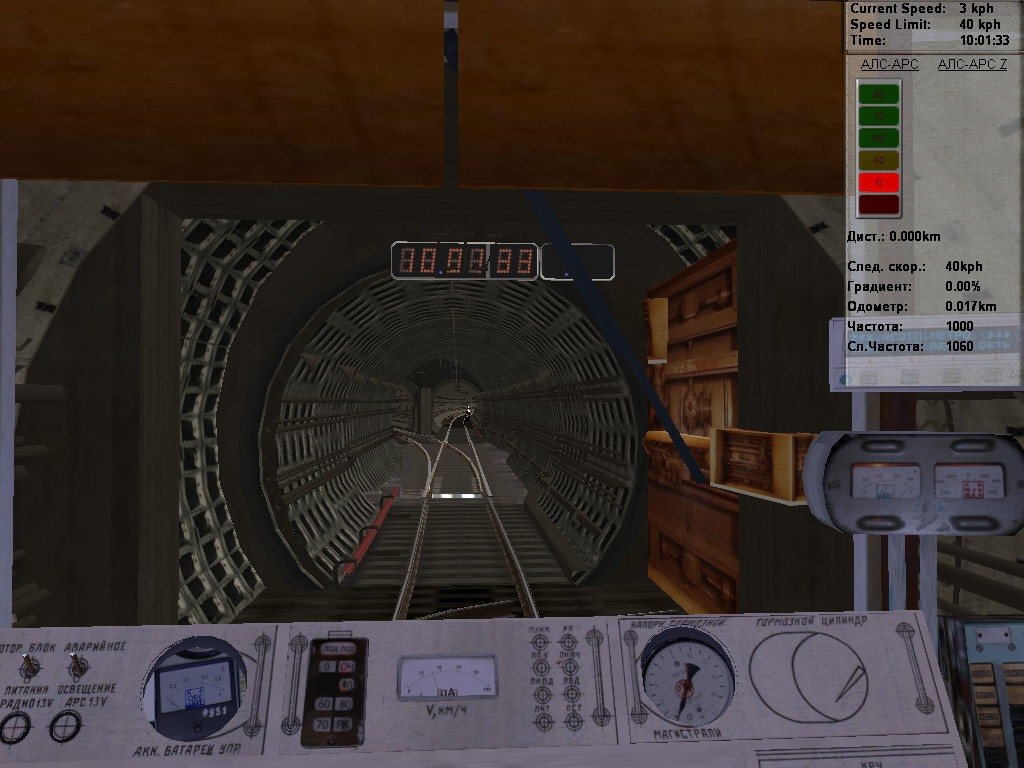Toggle the Мотор блок питания switch
The image size is (1024, 768).
(x=27, y=664)
